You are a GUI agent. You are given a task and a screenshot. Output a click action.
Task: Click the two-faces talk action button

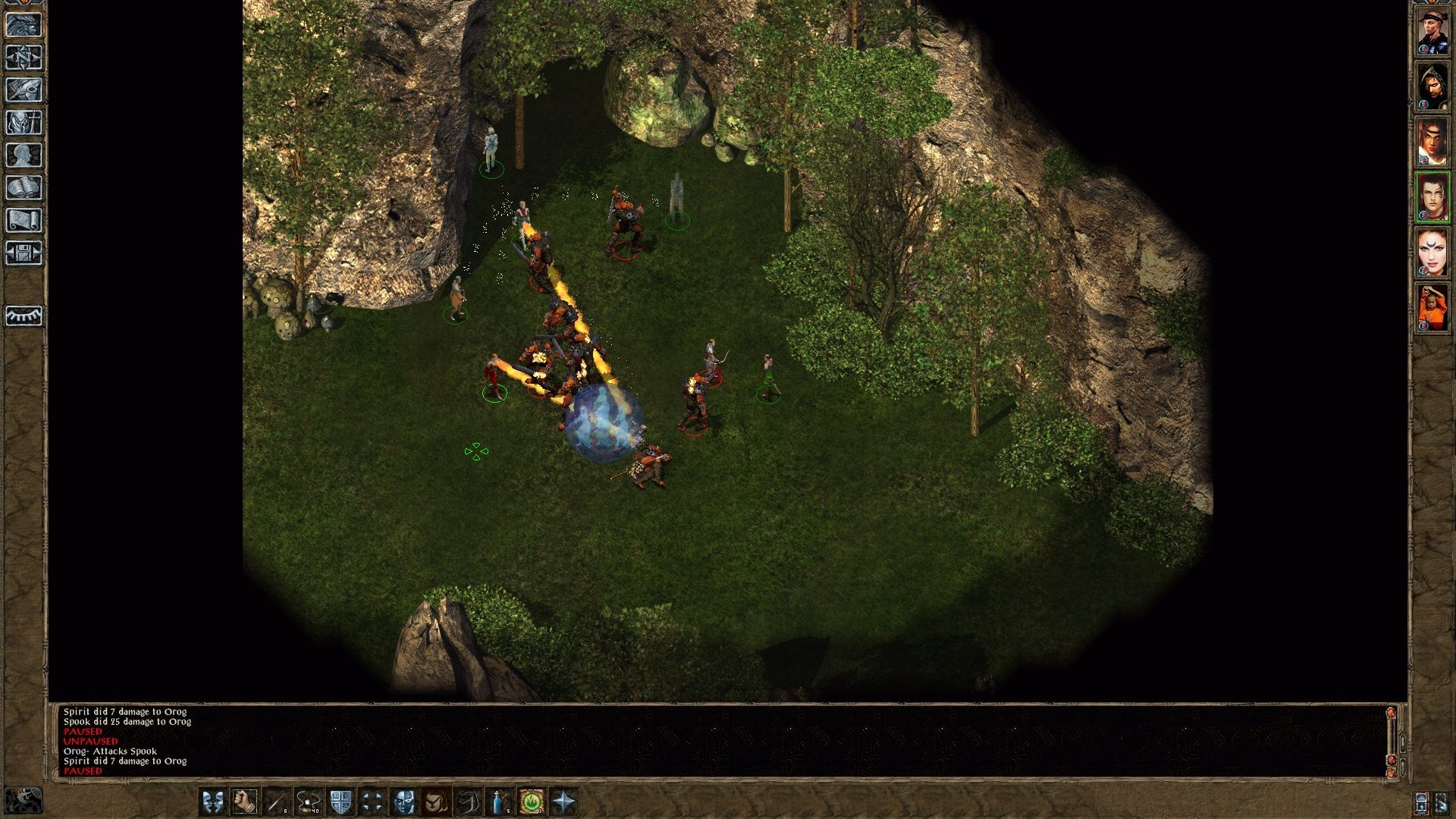pyautogui.click(x=213, y=802)
